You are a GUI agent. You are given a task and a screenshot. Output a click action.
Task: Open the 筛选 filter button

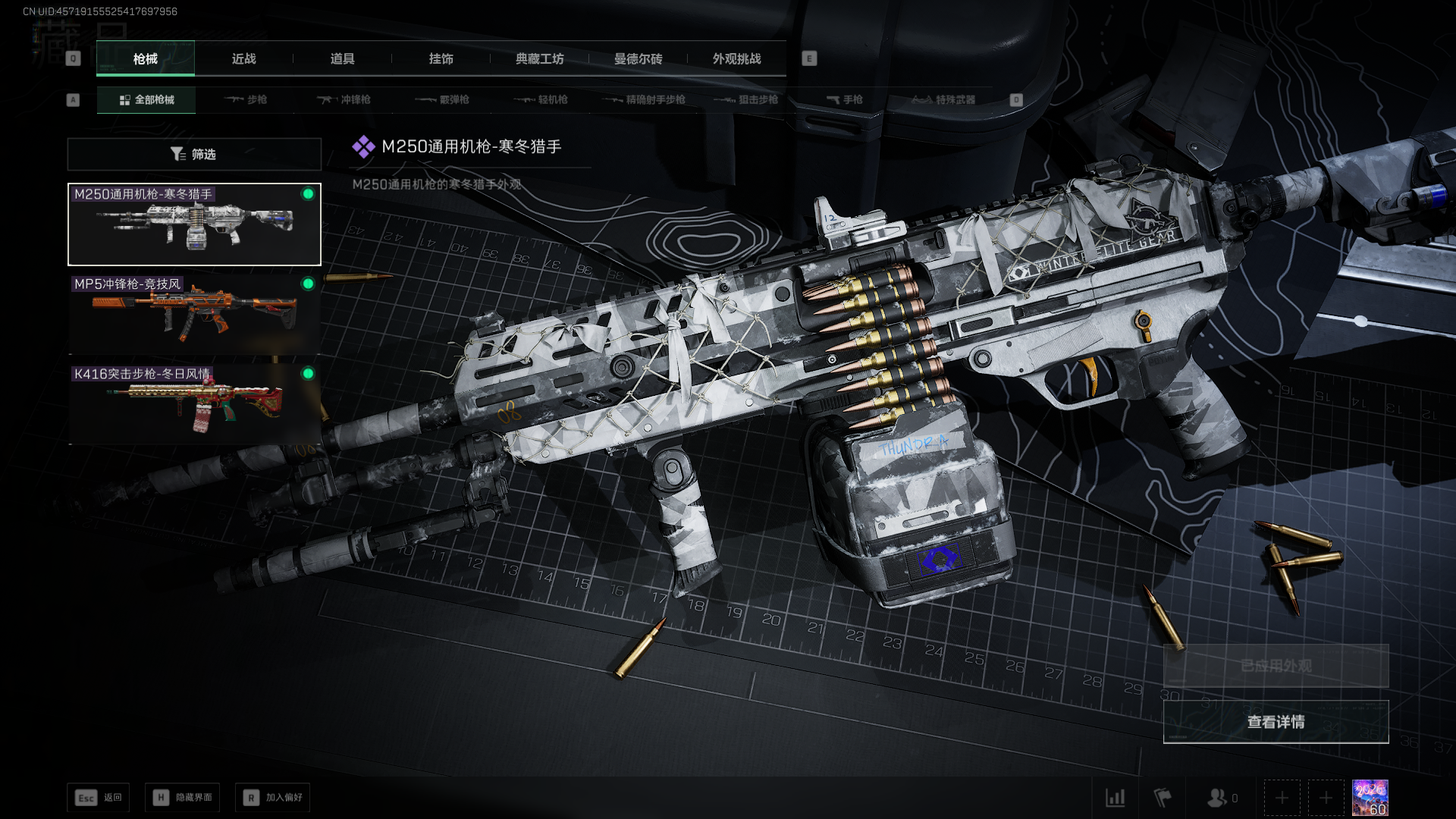pos(194,154)
